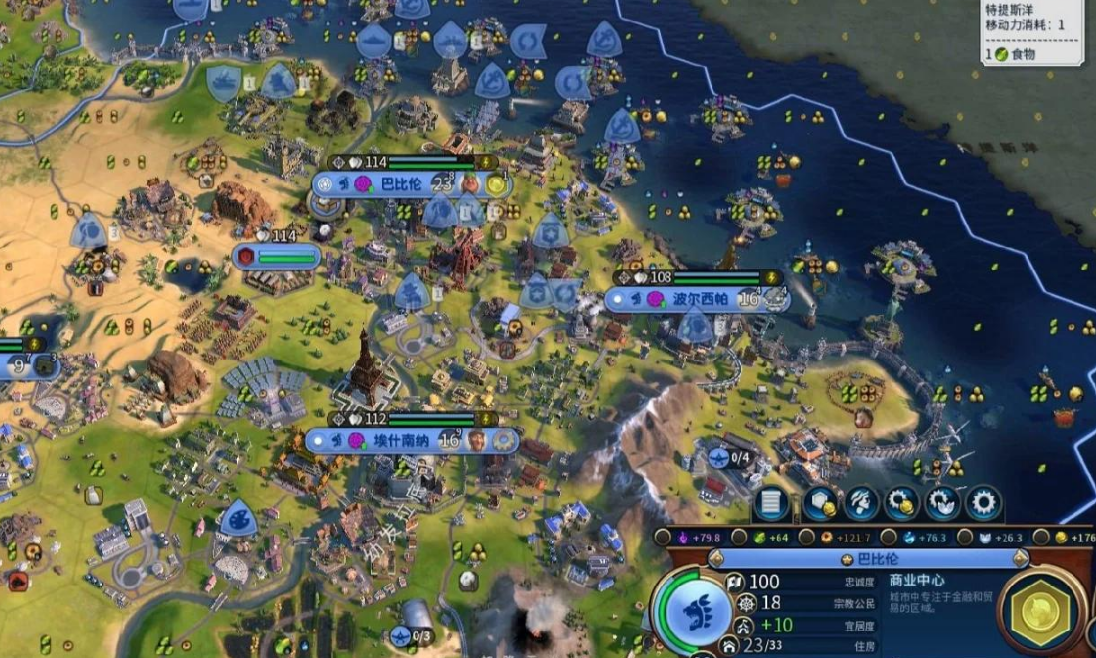The width and height of the screenshot is (1096, 658).
Task: Choose purchase item with gold button
Action: click(901, 503)
